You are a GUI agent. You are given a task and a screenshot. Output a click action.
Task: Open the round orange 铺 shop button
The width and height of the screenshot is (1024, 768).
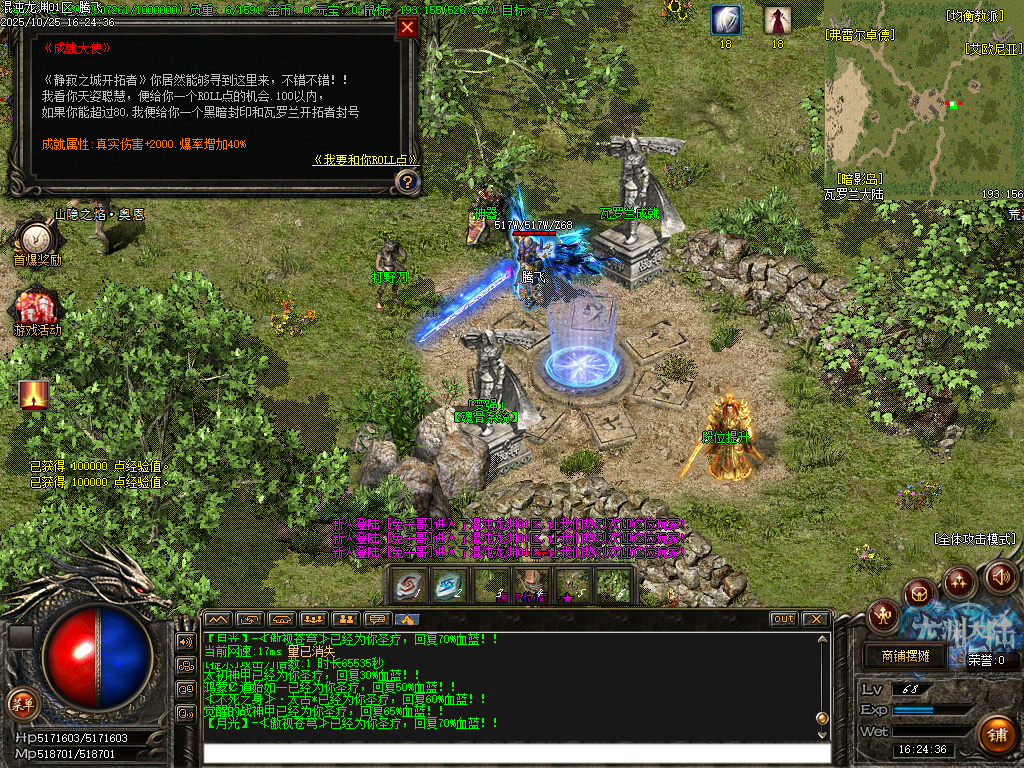click(995, 735)
